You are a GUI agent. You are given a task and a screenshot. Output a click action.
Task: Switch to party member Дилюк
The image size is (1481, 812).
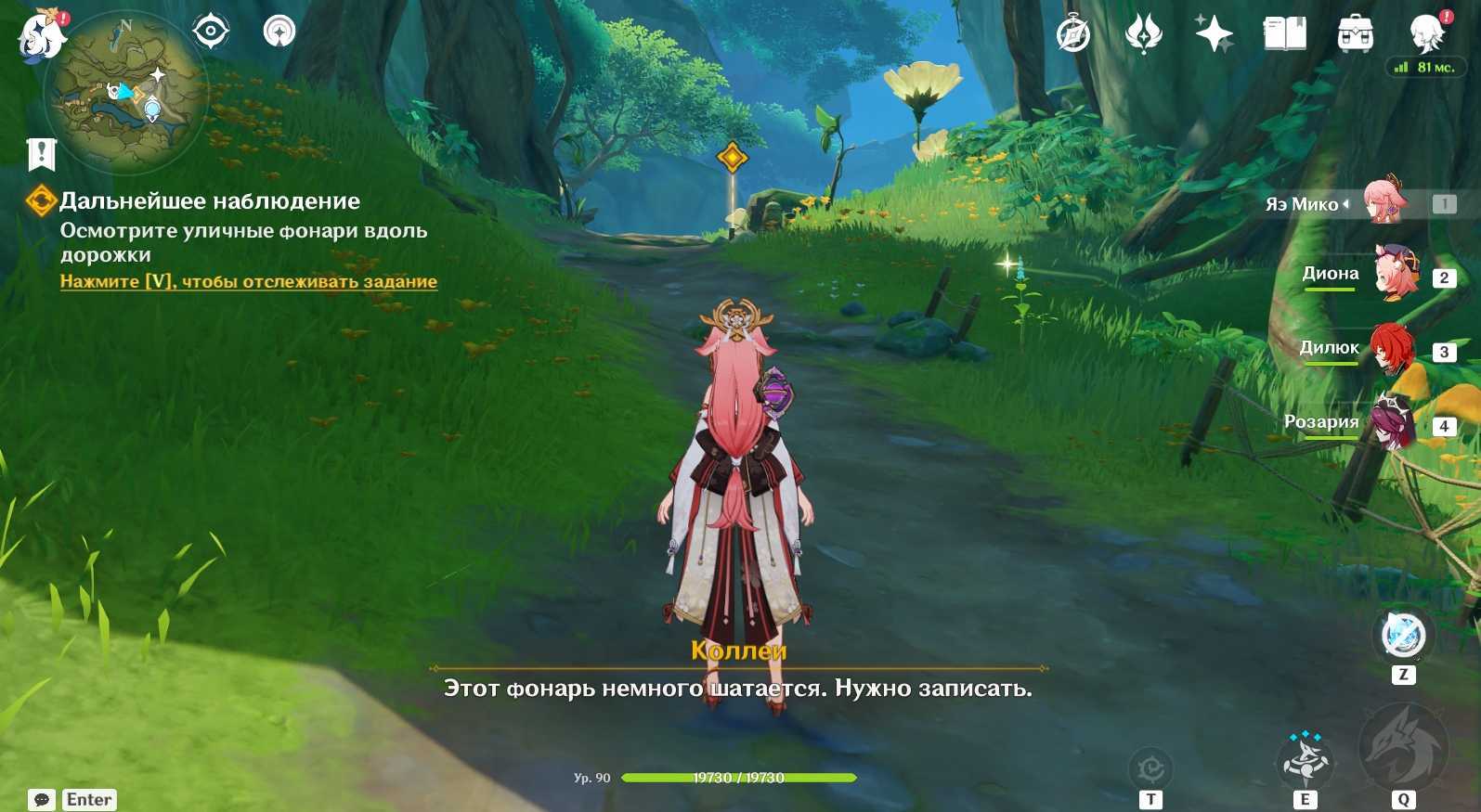click(x=1393, y=348)
